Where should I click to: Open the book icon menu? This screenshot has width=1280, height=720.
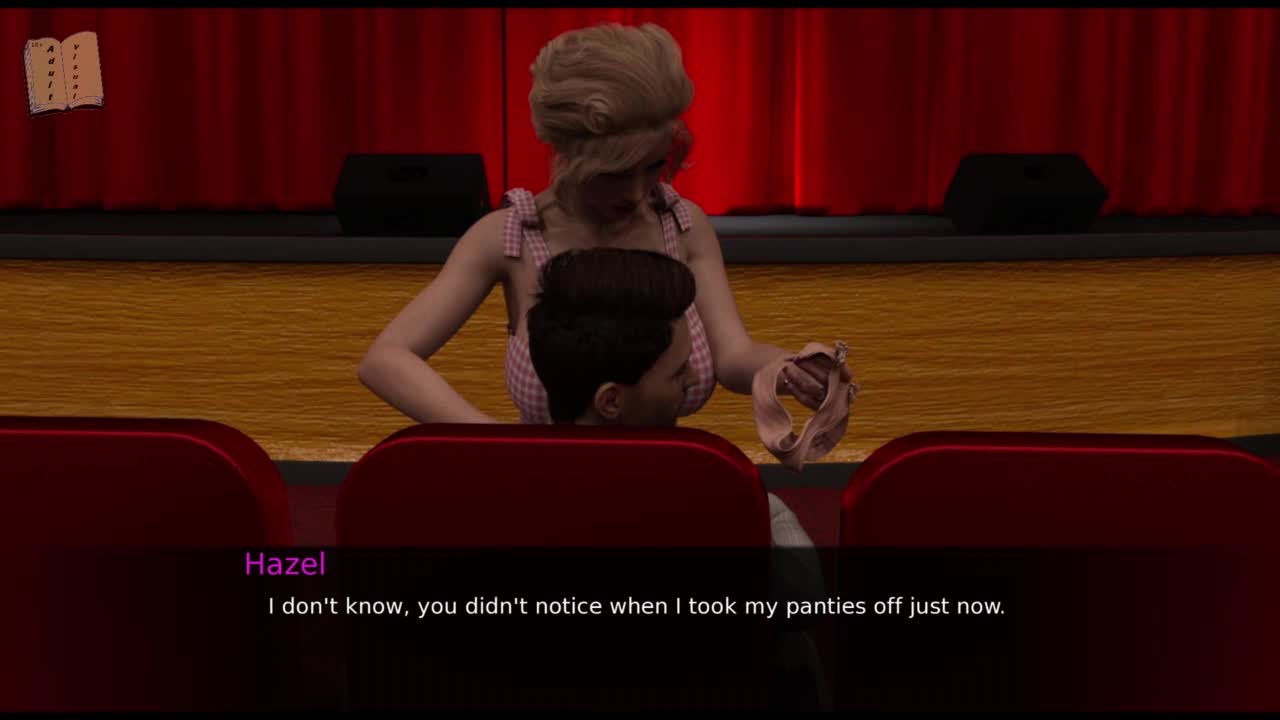63,73
